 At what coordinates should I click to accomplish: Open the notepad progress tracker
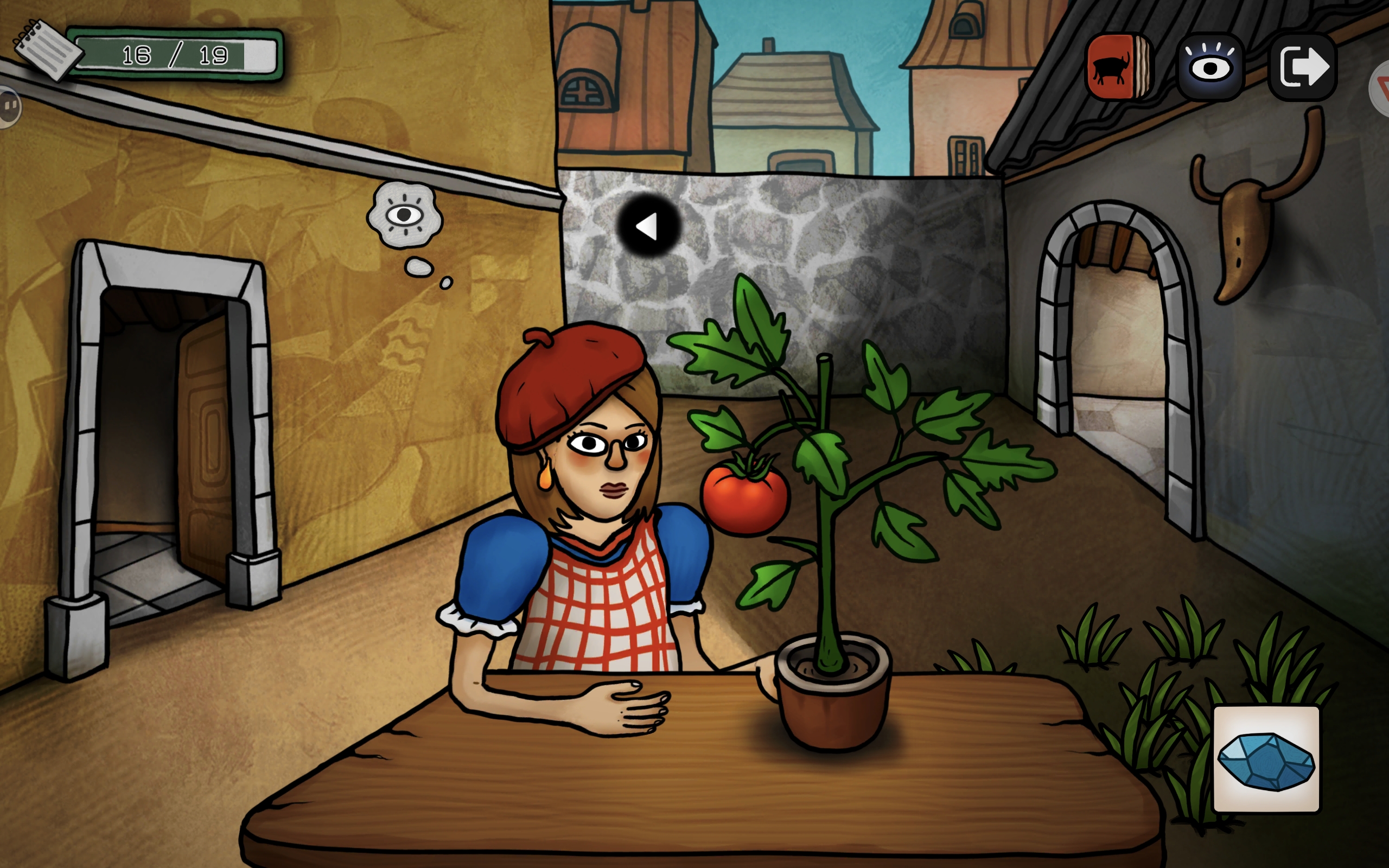pyautogui.click(x=48, y=49)
